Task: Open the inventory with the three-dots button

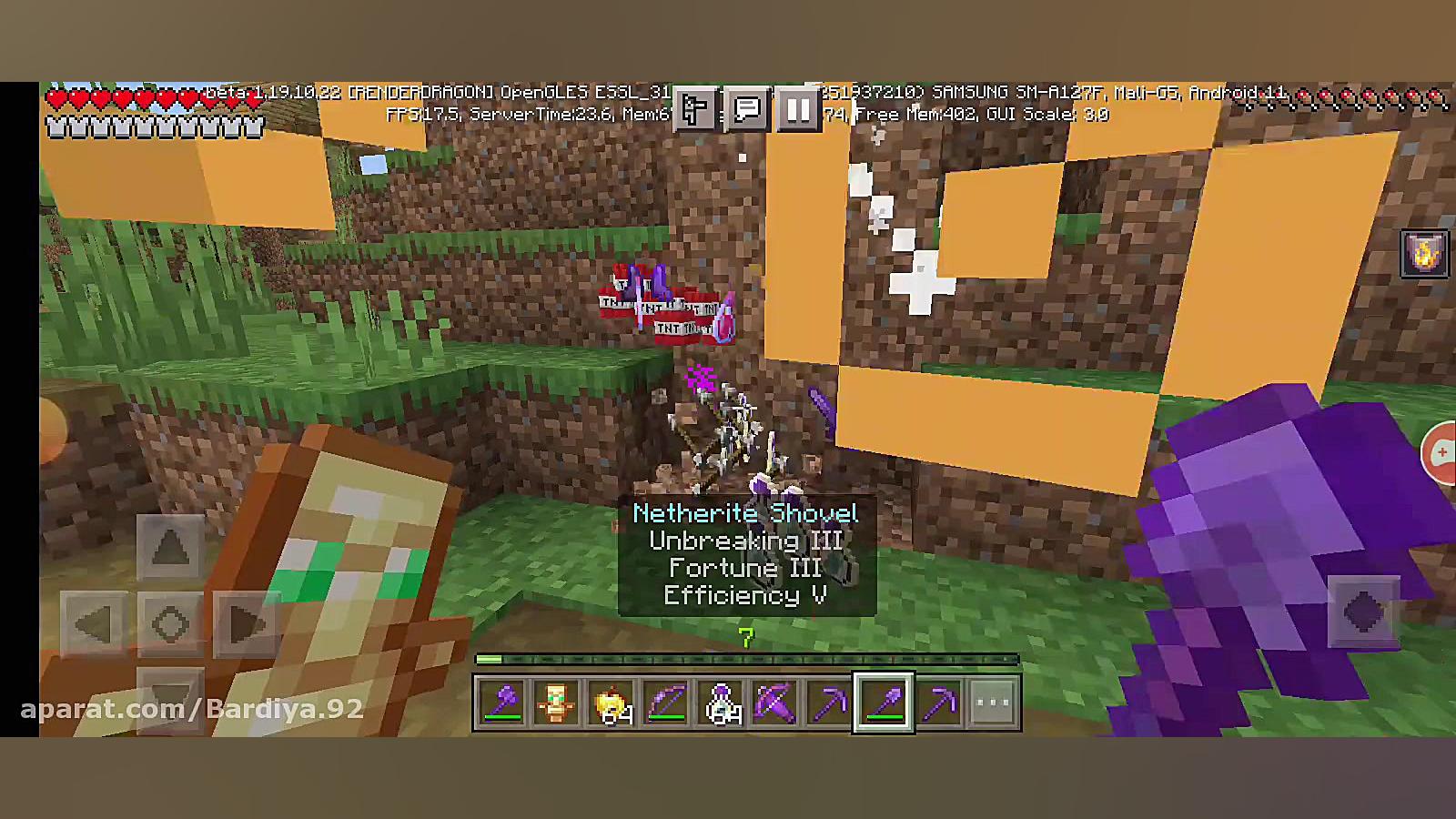Action: (992, 703)
